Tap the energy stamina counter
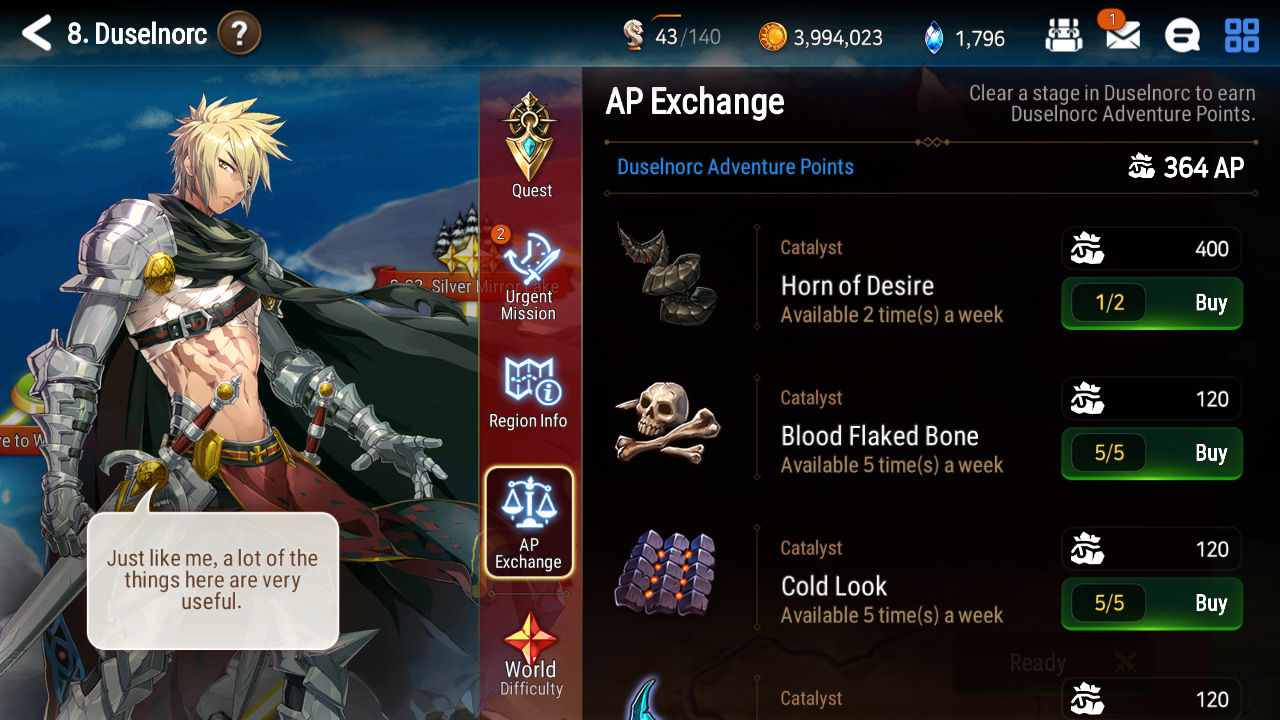 (x=671, y=37)
